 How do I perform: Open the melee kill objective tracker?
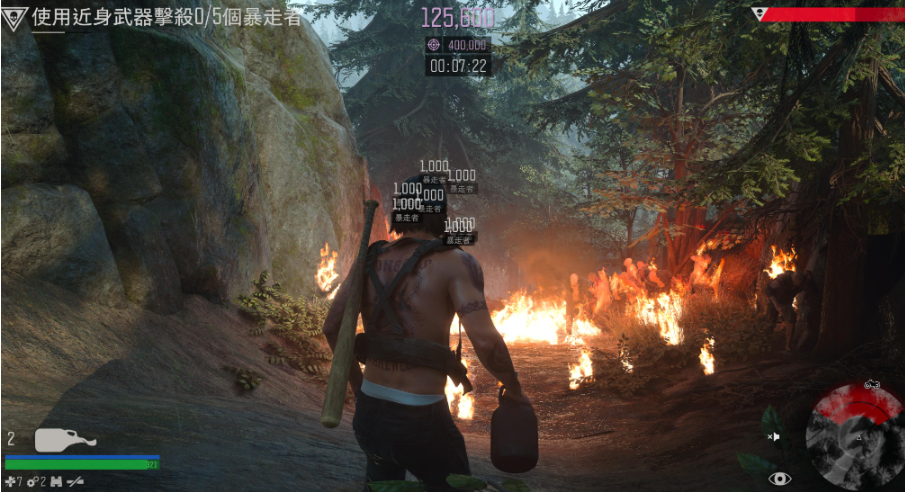click(166, 18)
